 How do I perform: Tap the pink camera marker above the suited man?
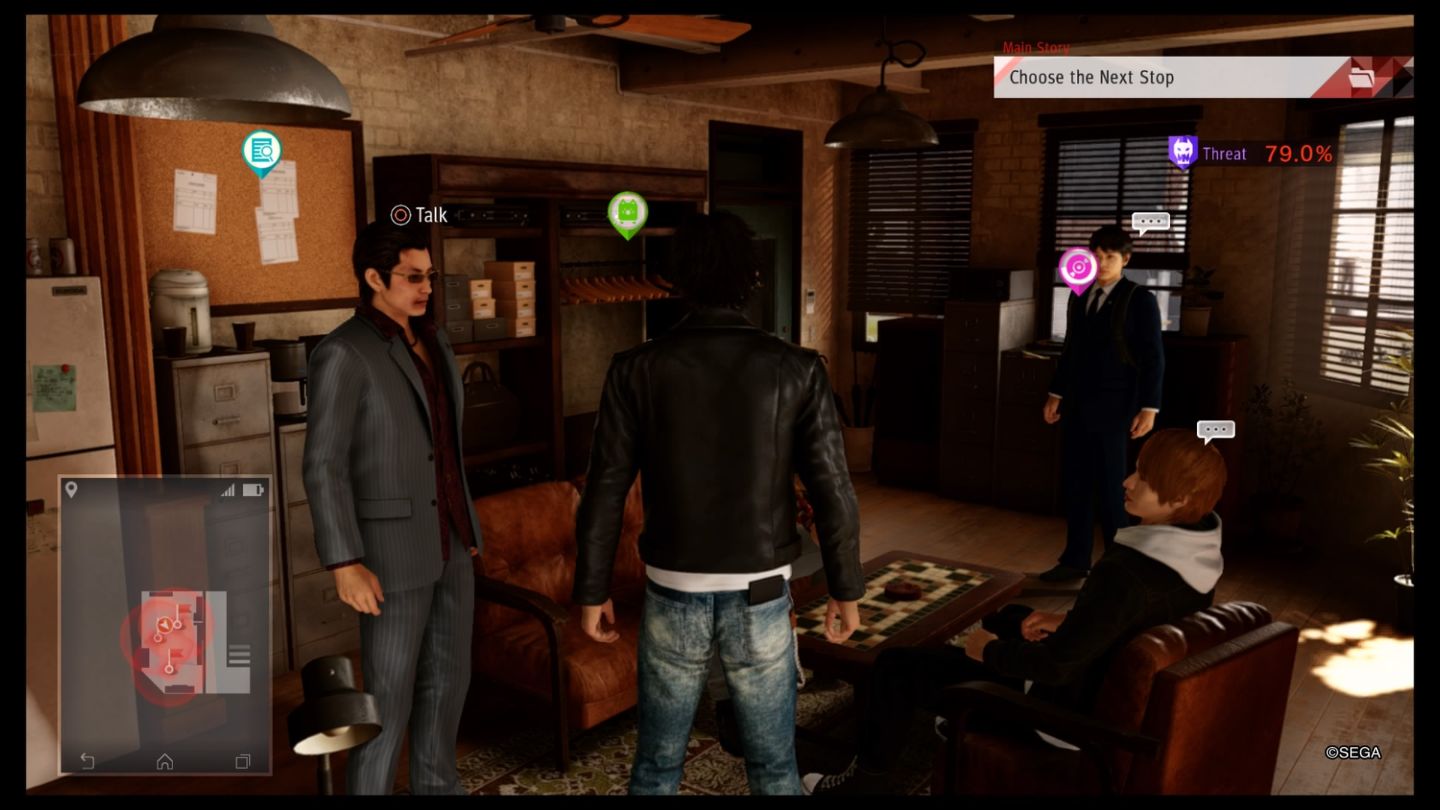pos(1078,265)
